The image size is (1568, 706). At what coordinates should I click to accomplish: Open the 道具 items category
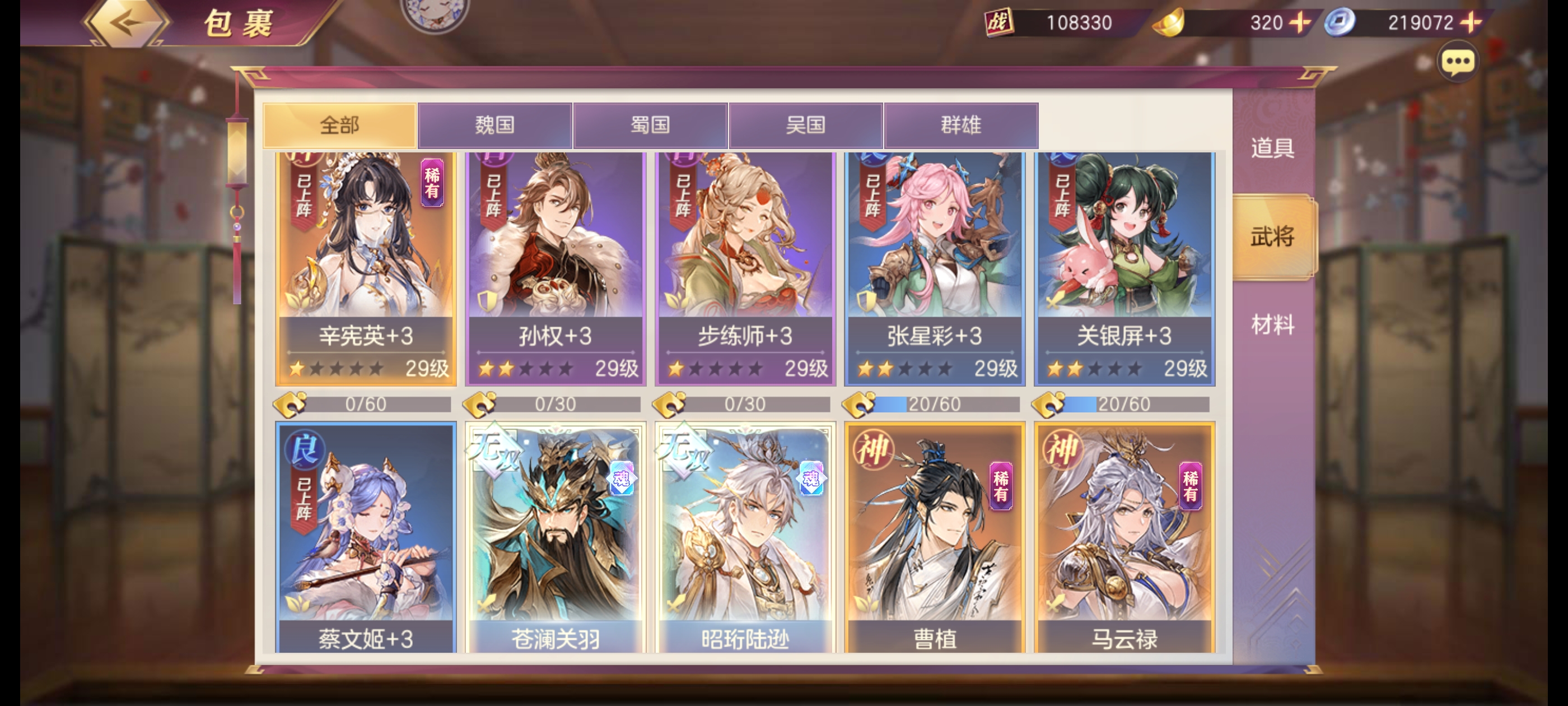[x=1272, y=148]
